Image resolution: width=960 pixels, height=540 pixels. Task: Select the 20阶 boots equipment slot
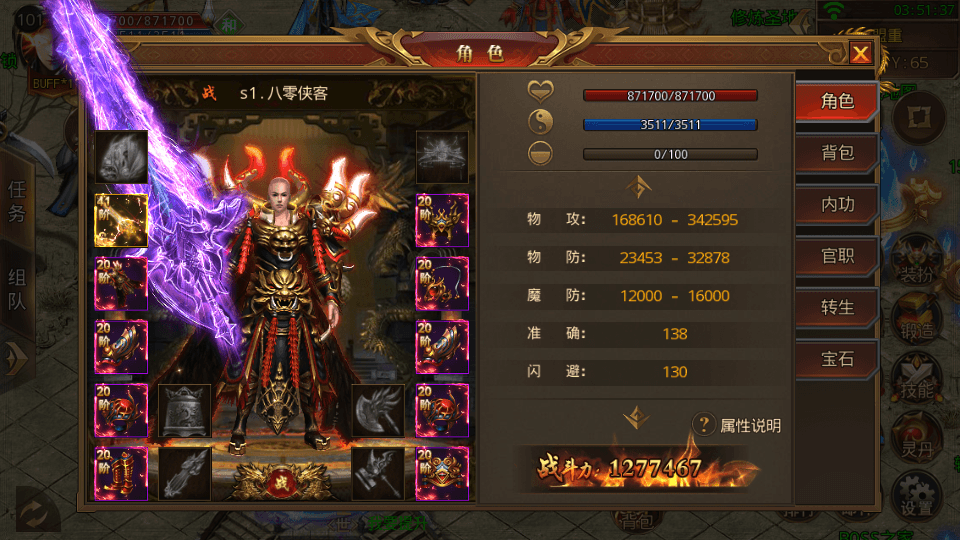coord(121,473)
